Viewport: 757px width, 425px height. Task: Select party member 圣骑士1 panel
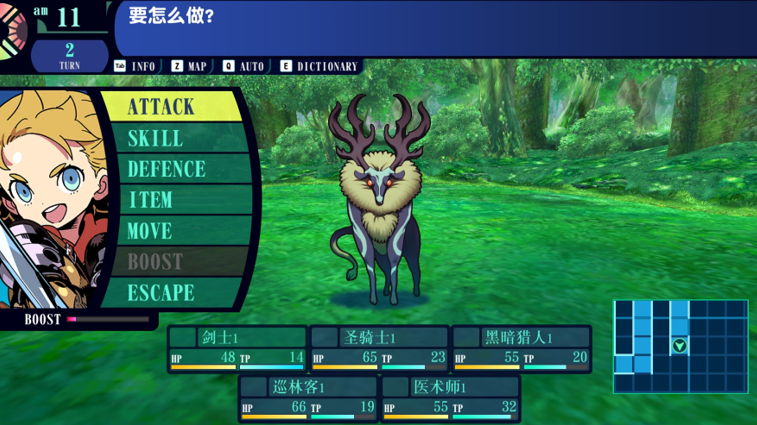379,349
